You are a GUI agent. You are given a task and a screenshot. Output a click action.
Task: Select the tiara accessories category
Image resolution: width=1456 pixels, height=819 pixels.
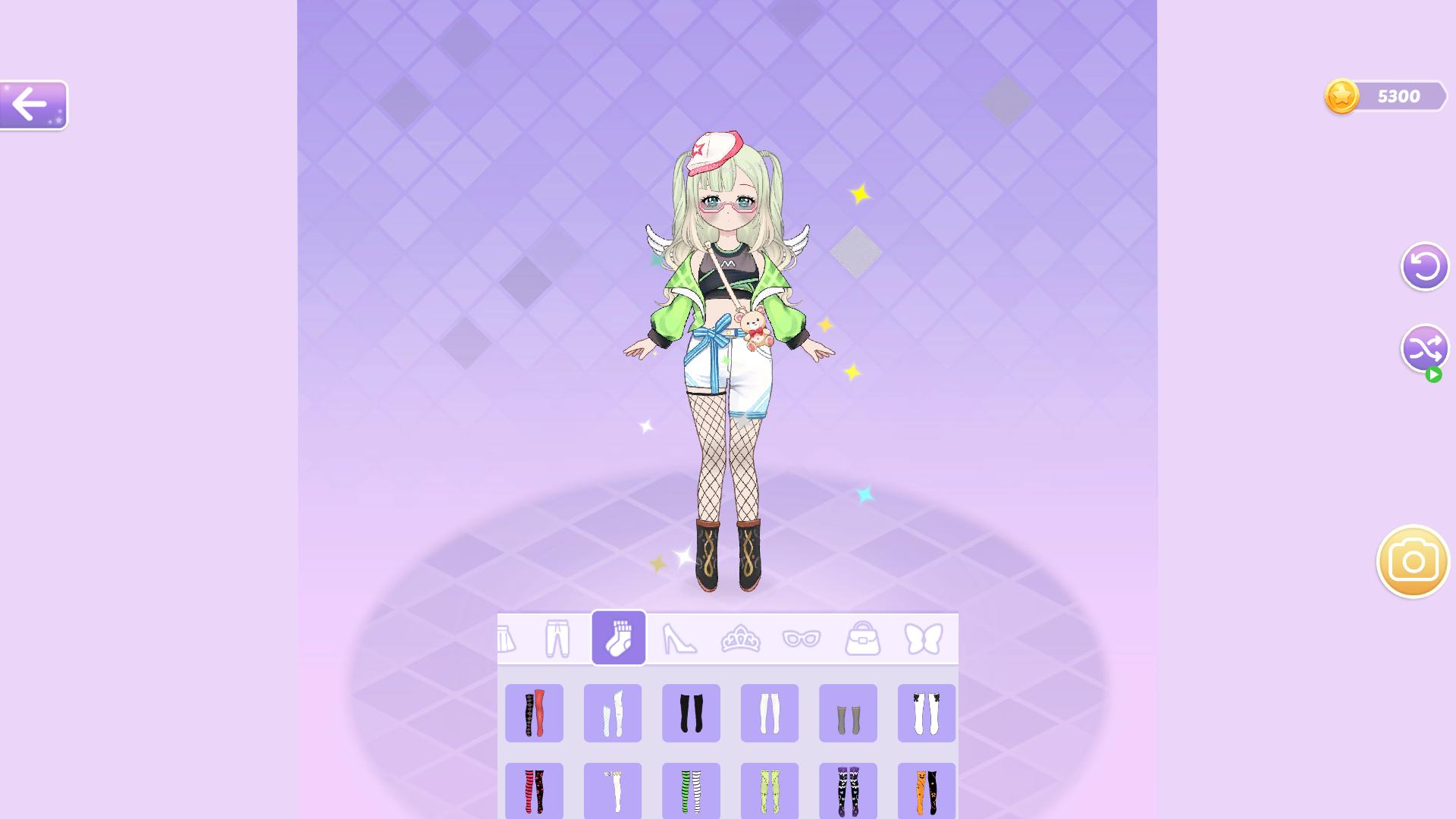[x=742, y=638]
